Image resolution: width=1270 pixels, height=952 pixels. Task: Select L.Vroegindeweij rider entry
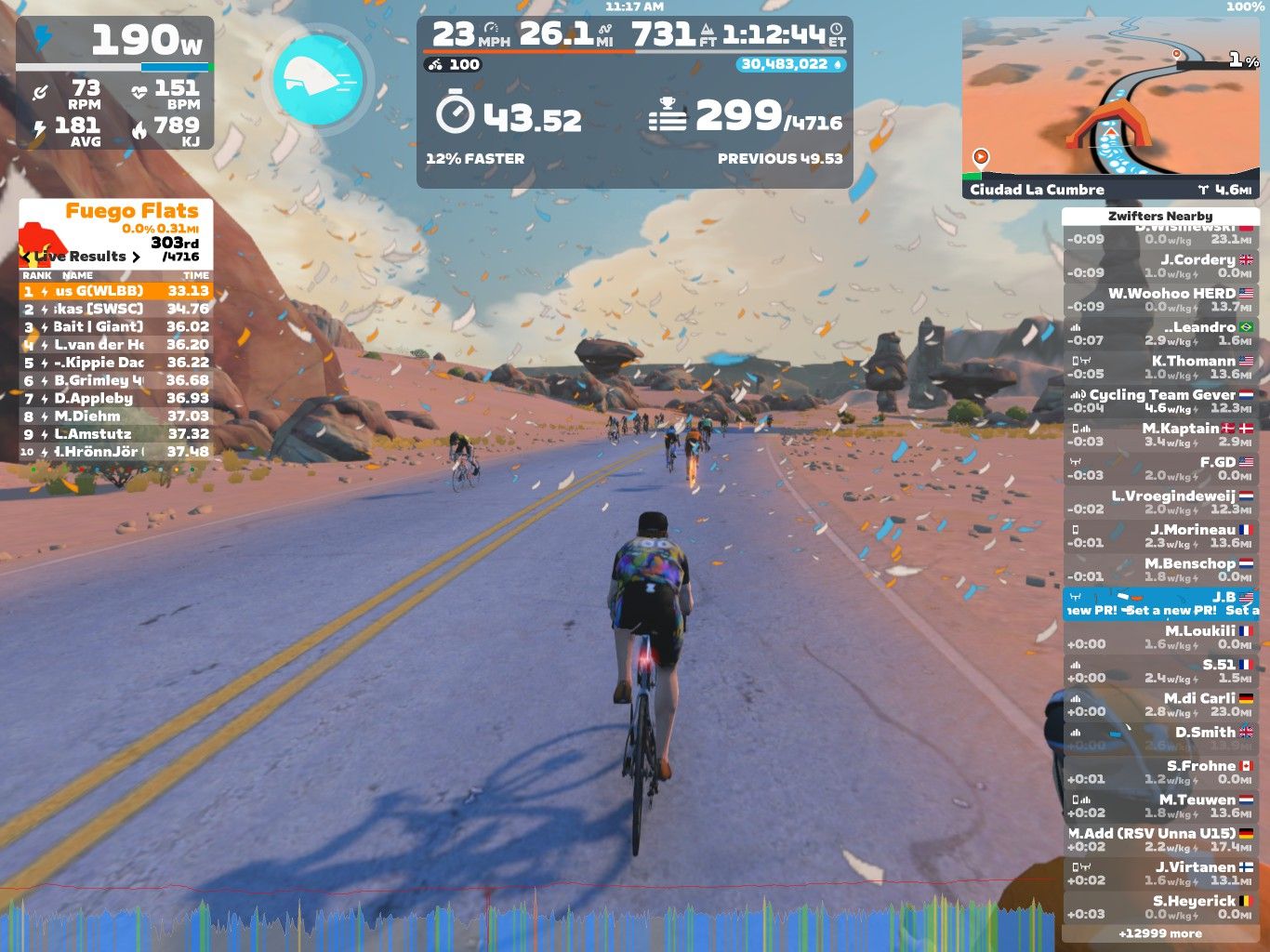(x=1159, y=502)
